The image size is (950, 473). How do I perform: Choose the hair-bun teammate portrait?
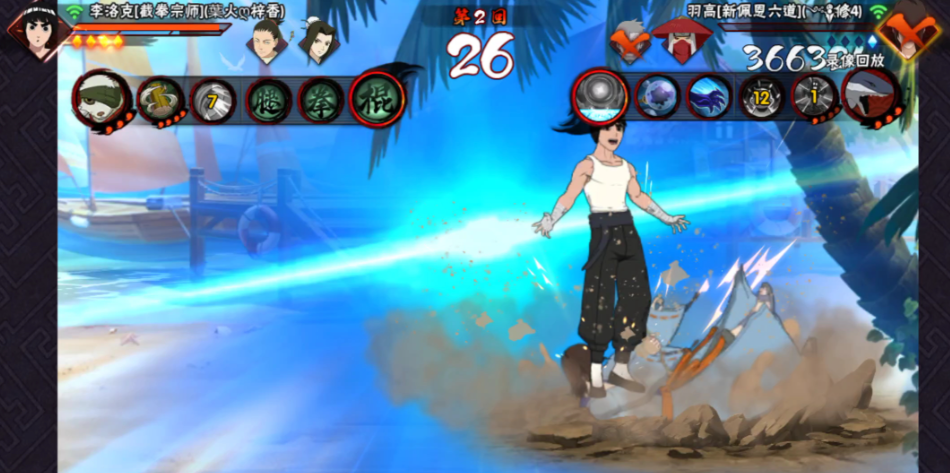coord(317,41)
